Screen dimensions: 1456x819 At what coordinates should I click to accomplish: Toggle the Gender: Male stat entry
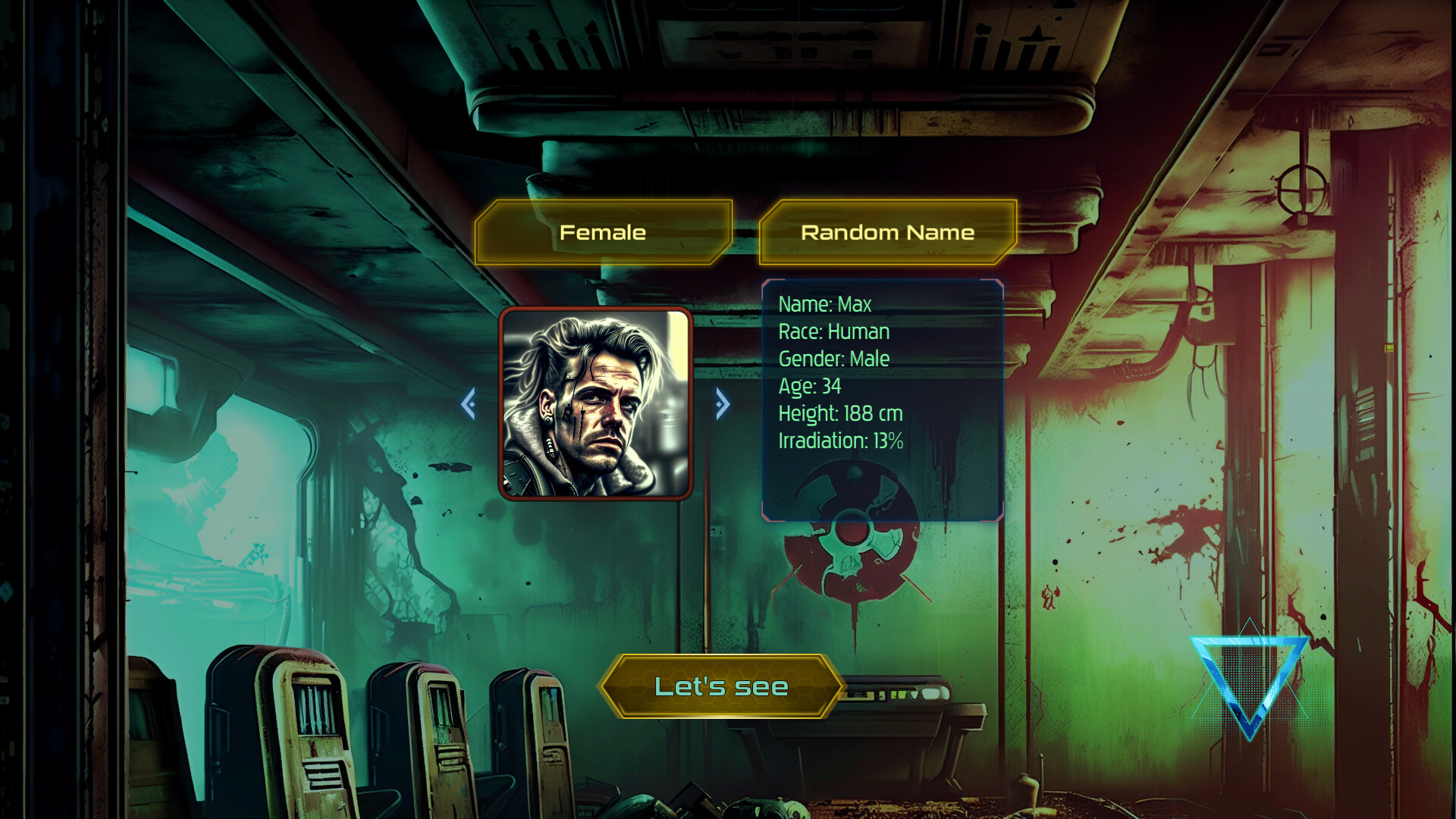tap(834, 359)
